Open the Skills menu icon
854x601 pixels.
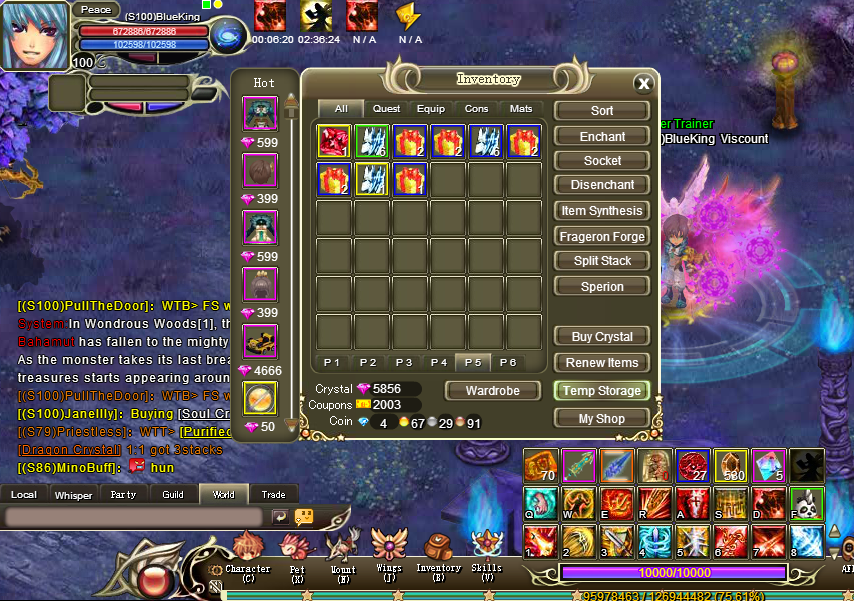pos(486,552)
